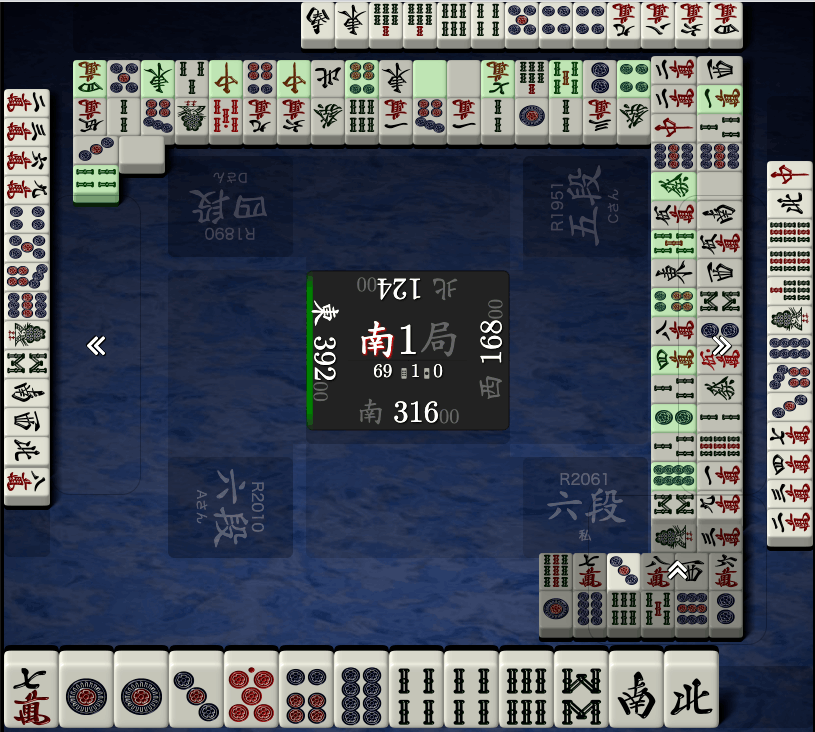Image resolution: width=815 pixels, height=732 pixels.
Task: Discard the eight-sou bamboo tile
Action: click(580, 690)
